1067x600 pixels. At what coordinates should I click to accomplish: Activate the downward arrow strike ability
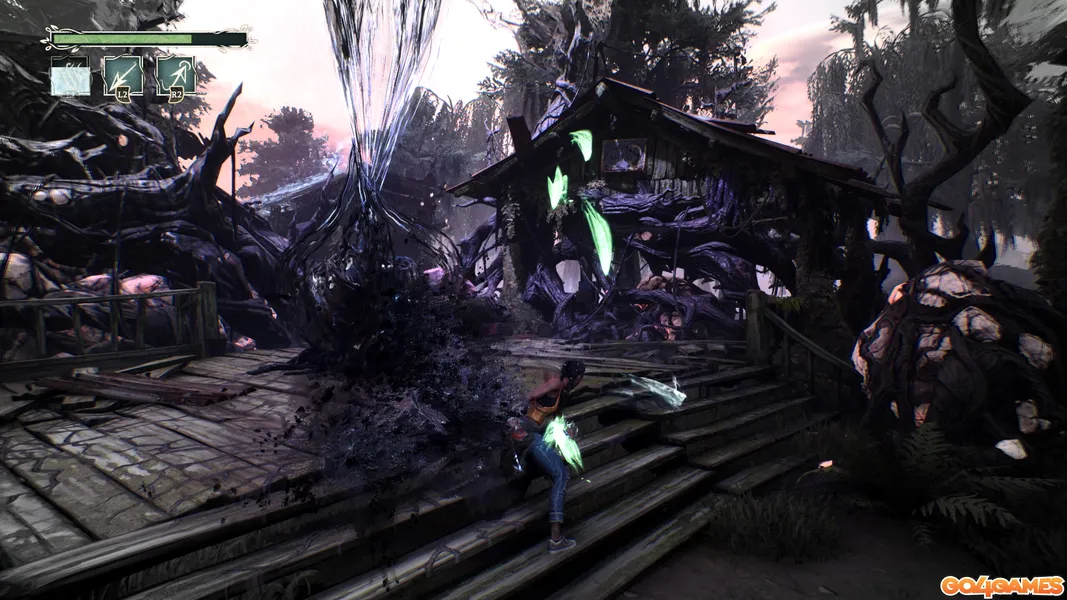click(122, 77)
